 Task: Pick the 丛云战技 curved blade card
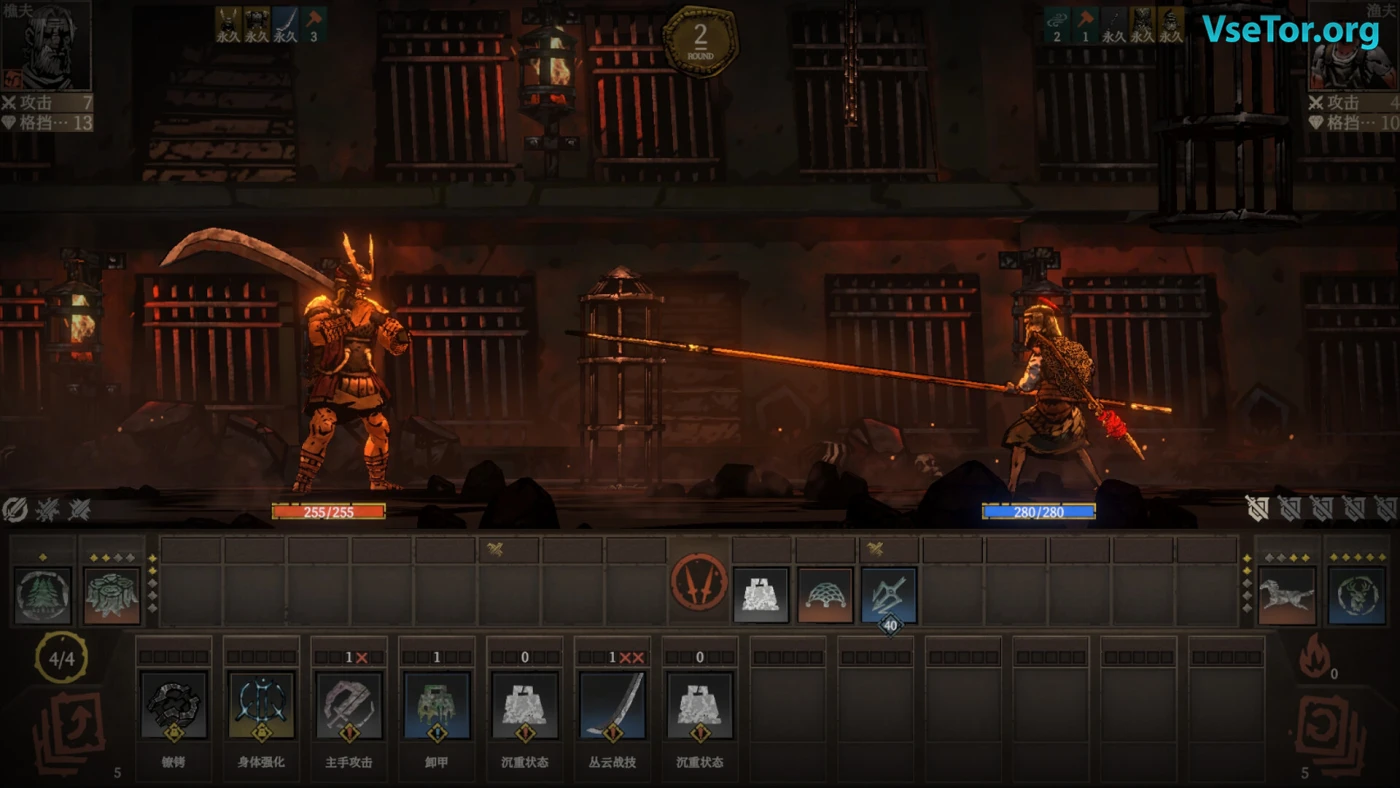pyautogui.click(x=612, y=705)
